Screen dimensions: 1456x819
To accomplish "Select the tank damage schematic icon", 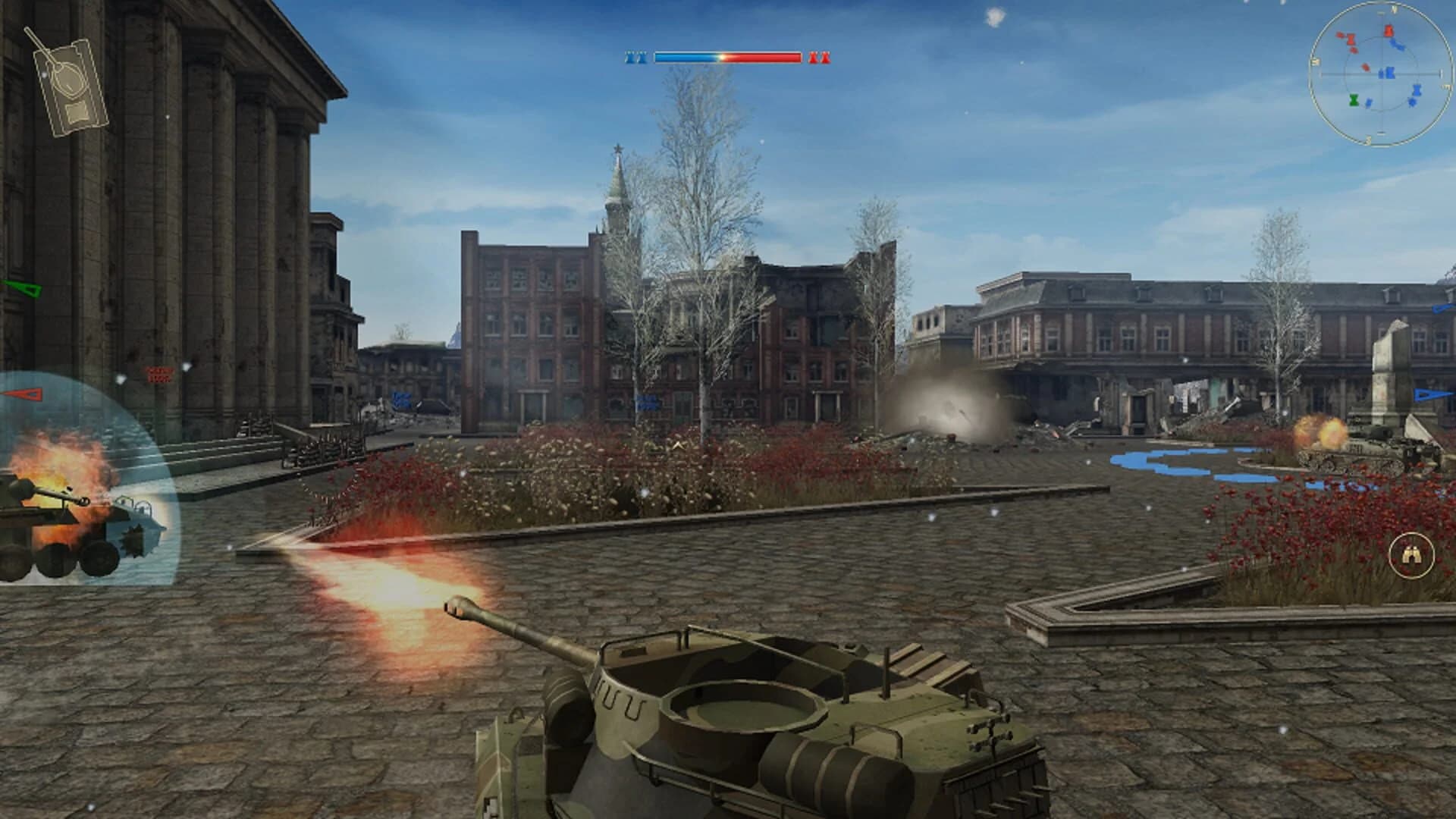I will [x=72, y=80].
